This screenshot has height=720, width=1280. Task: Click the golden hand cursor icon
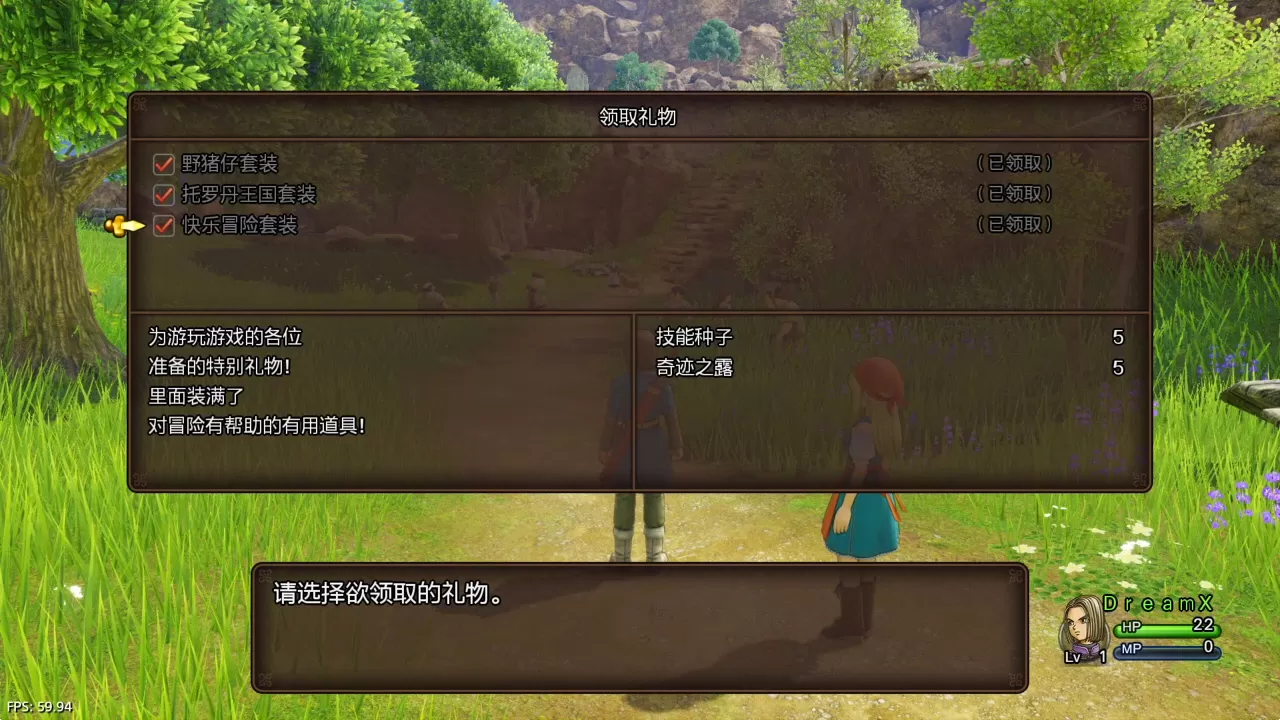[x=123, y=226]
